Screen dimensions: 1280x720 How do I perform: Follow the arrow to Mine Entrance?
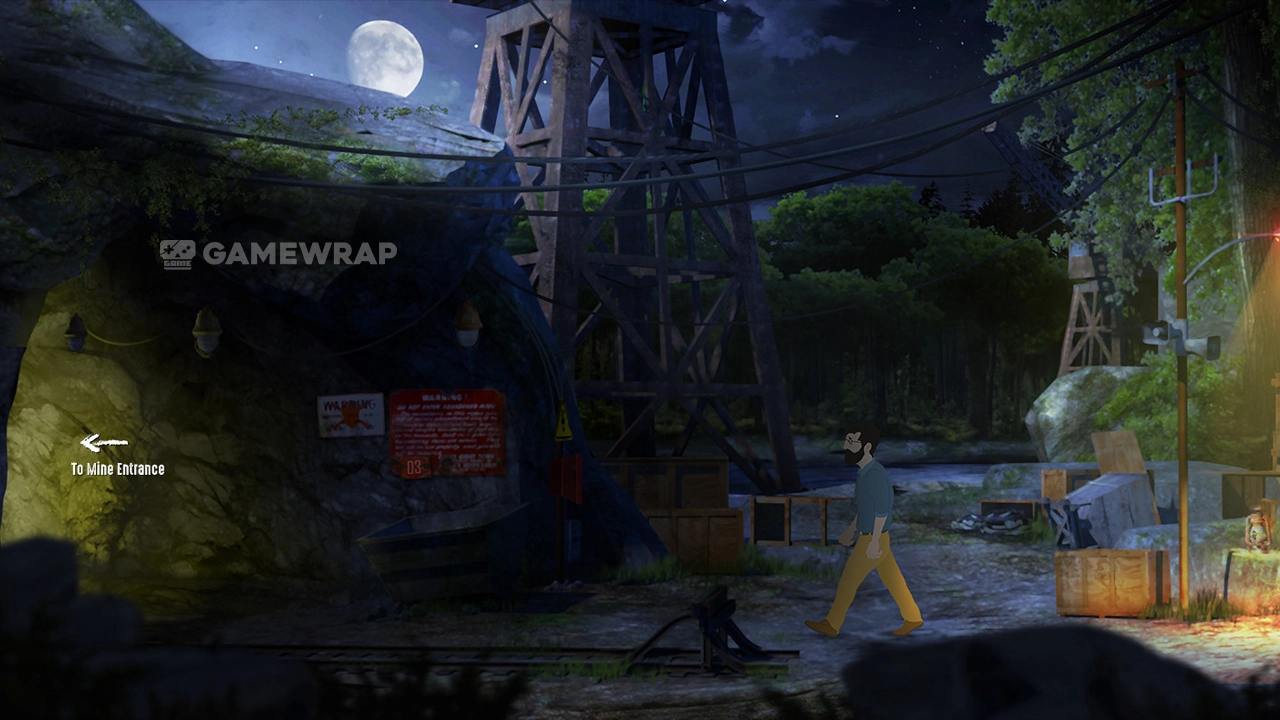tap(104, 443)
